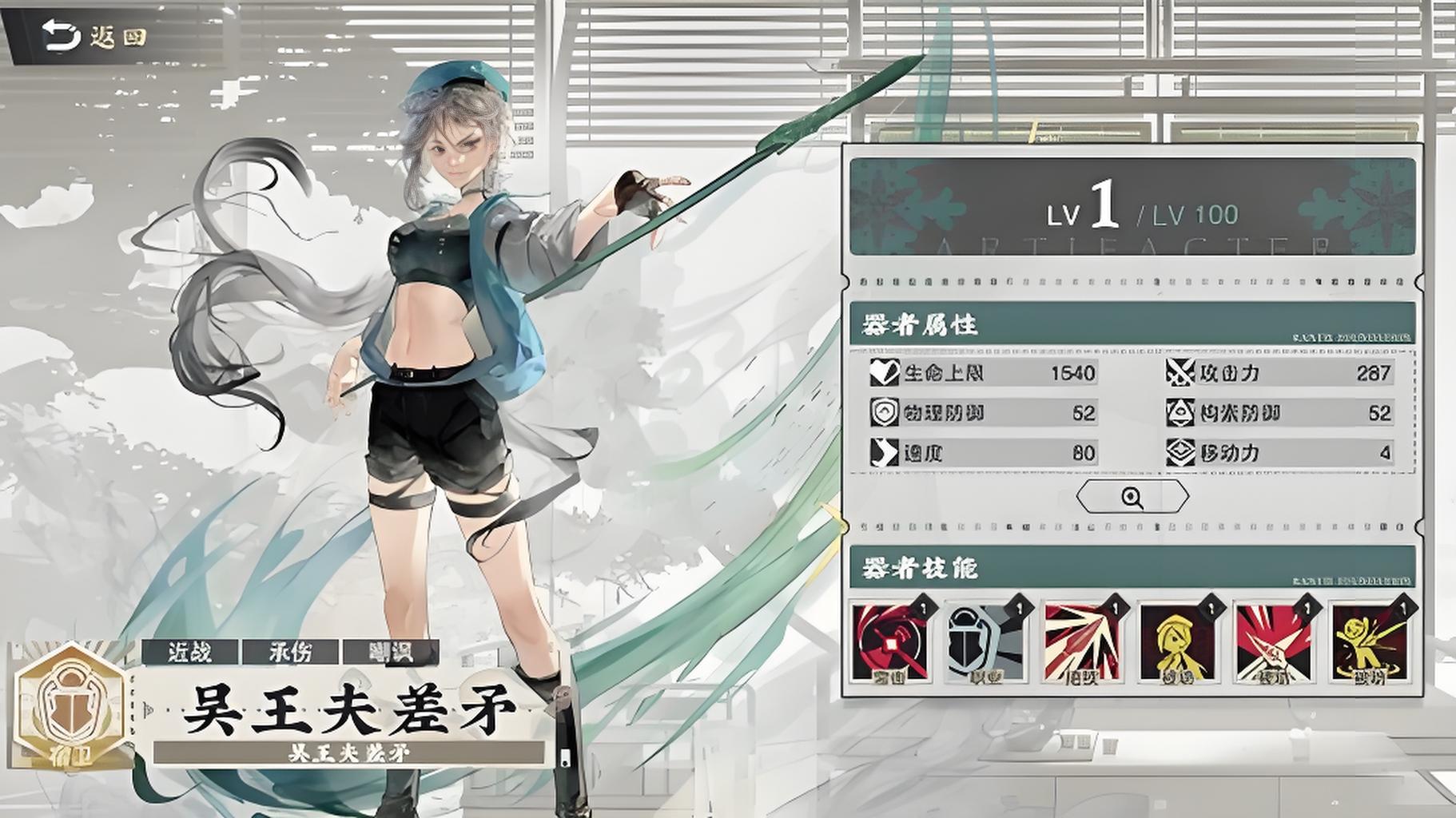Click the 近战 melee tag
The width and height of the screenshot is (1456, 818).
(190, 652)
